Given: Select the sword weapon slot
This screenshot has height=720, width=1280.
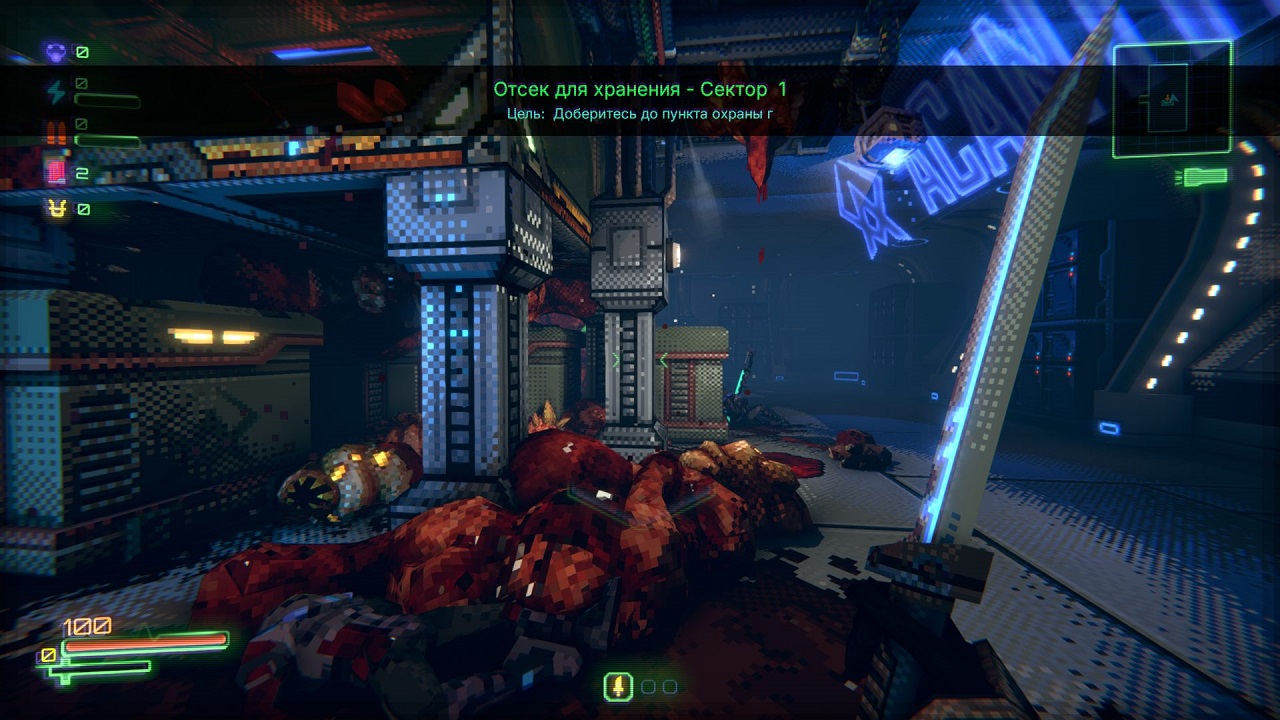Looking at the screenshot, I should [619, 687].
